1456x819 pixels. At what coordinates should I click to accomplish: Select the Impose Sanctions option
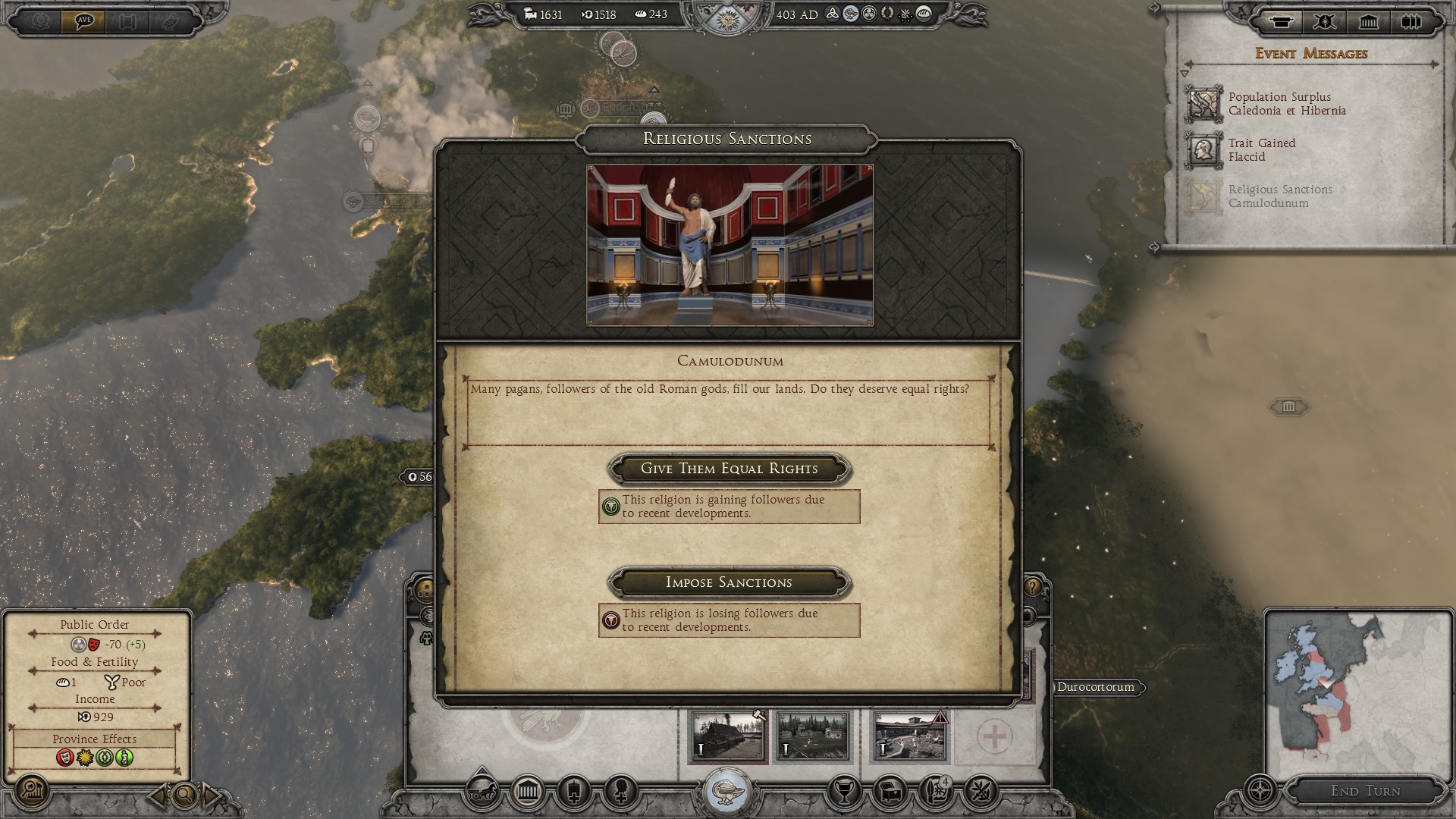click(729, 582)
